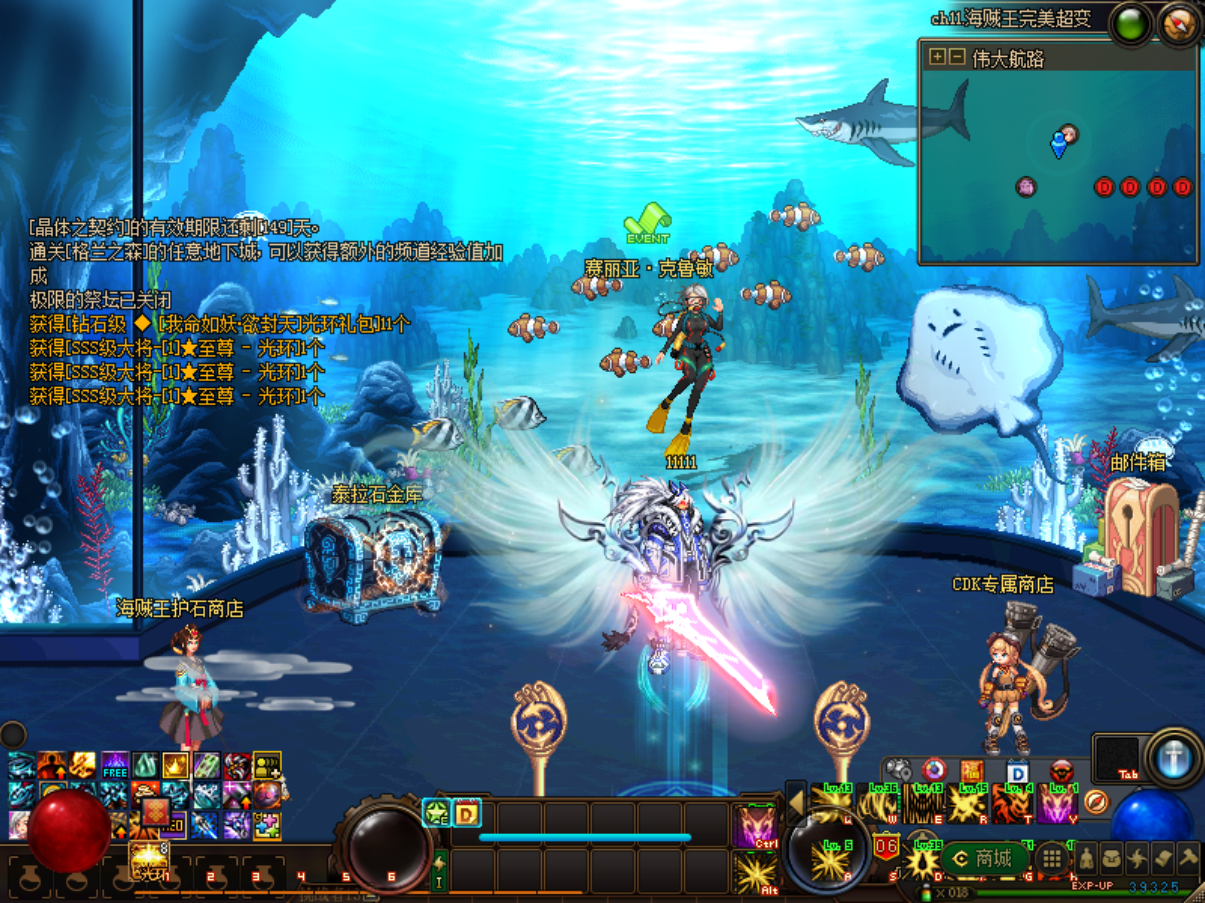Activate the Lv.15 burst skill on R
Image resolution: width=1205 pixels, height=903 pixels.
pyautogui.click(x=967, y=804)
